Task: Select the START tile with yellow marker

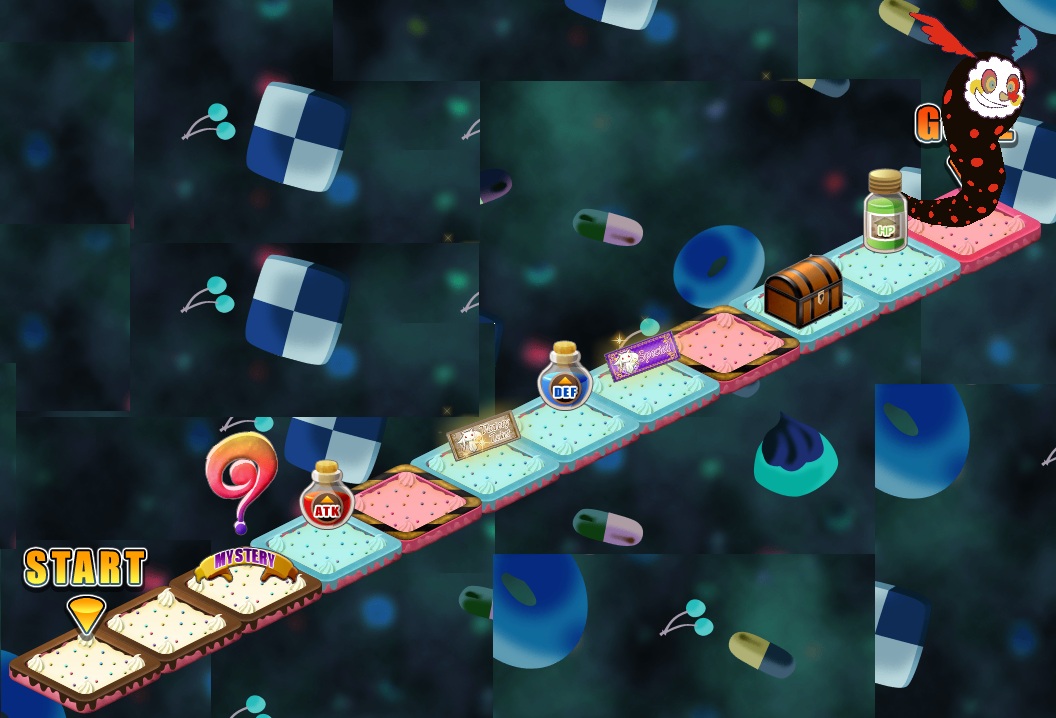Action: click(85, 663)
